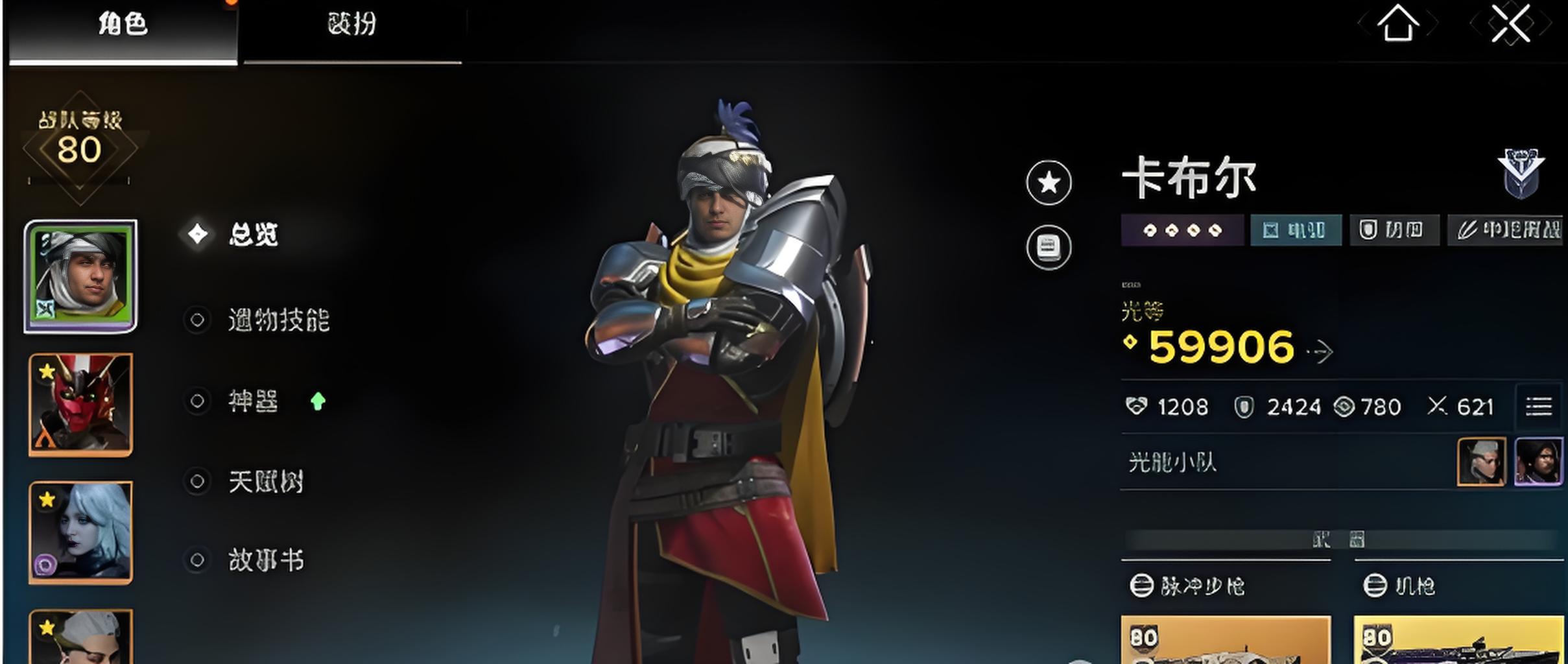This screenshot has width=1568, height=664.
Task: Click the round document icon button
Action: (x=1049, y=247)
